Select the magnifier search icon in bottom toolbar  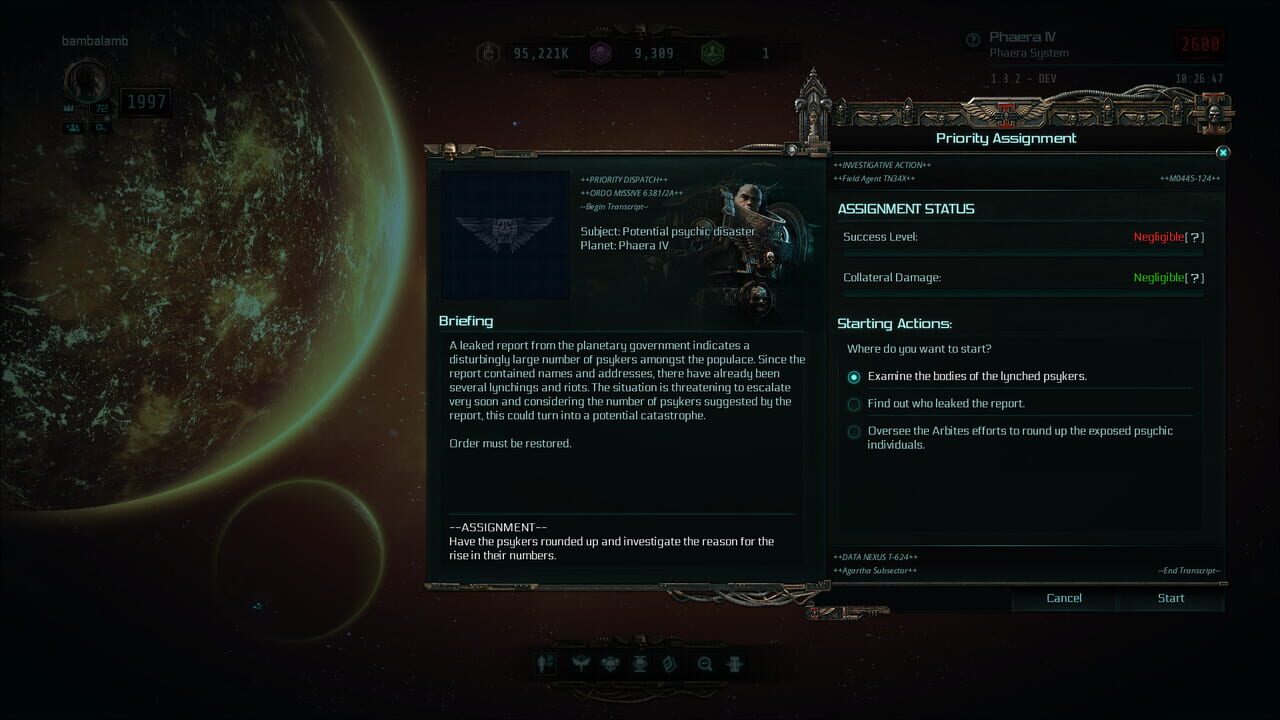click(x=705, y=664)
